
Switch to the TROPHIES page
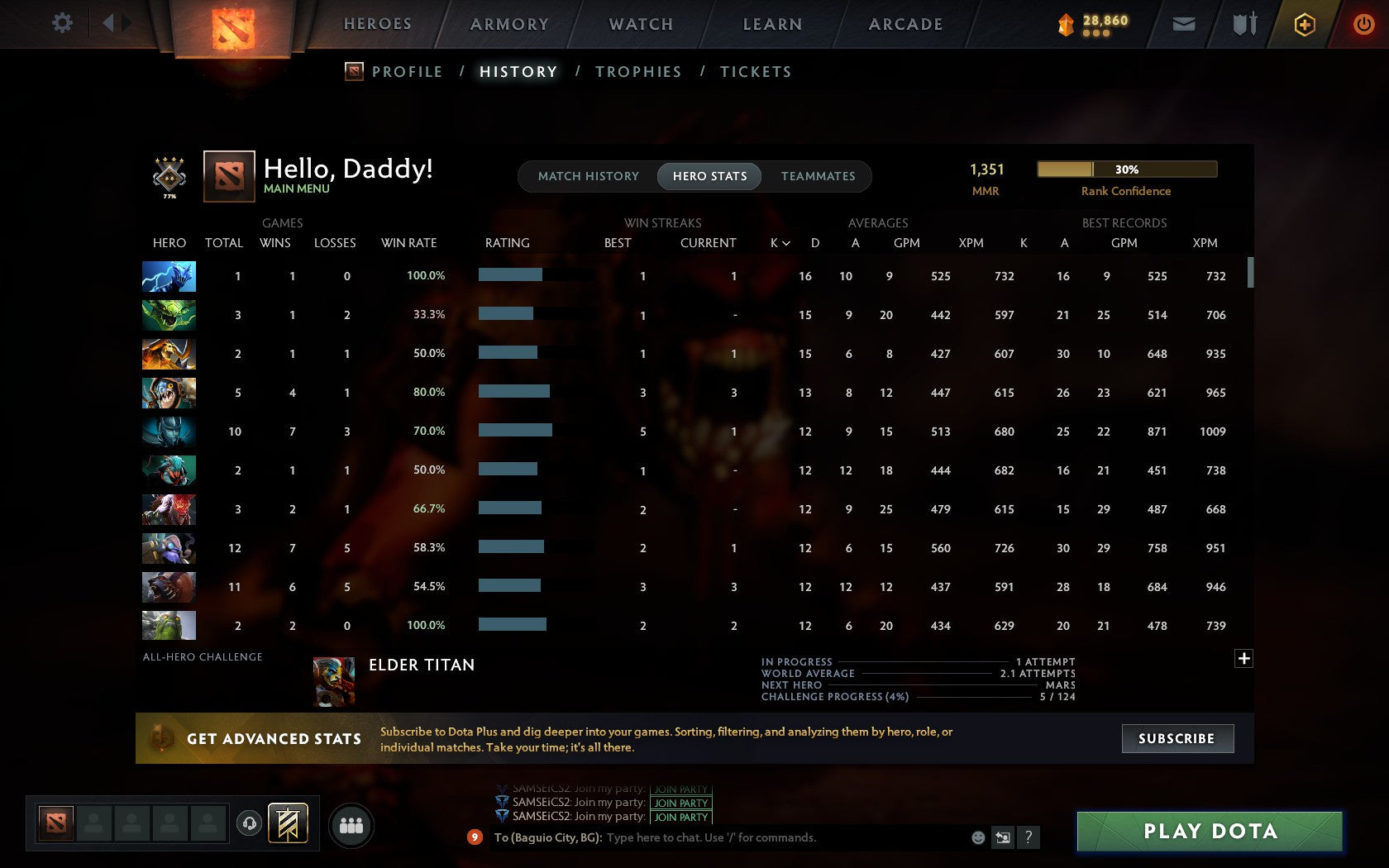point(637,72)
